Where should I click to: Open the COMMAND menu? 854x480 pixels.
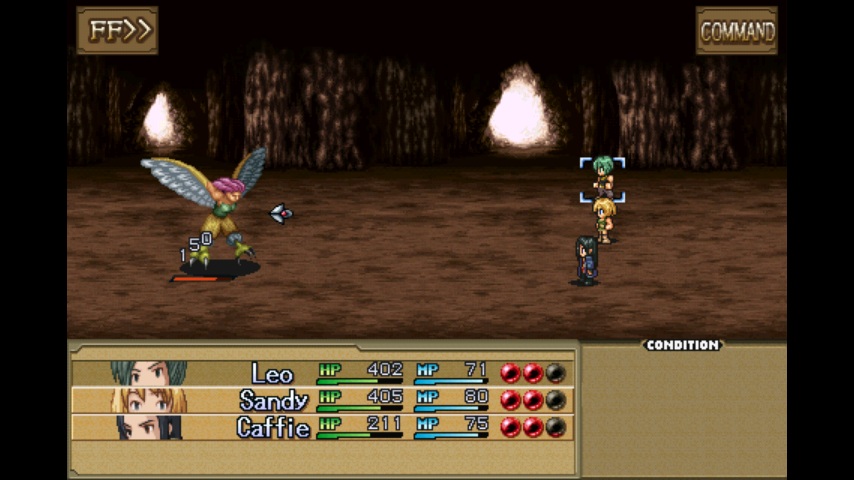(736, 31)
